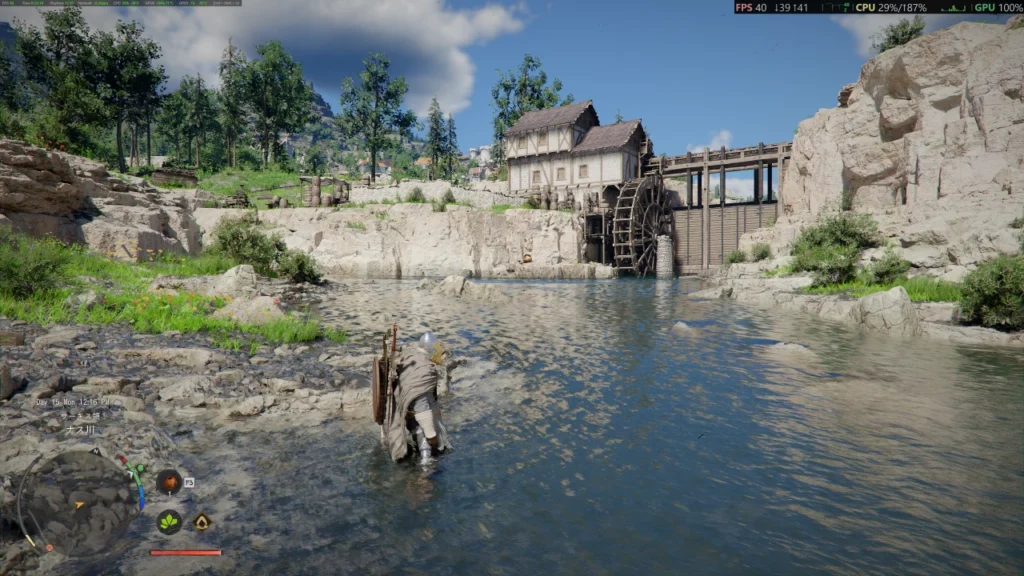
Task: Click the gold diamond campfire icon
Action: pyautogui.click(x=202, y=521)
